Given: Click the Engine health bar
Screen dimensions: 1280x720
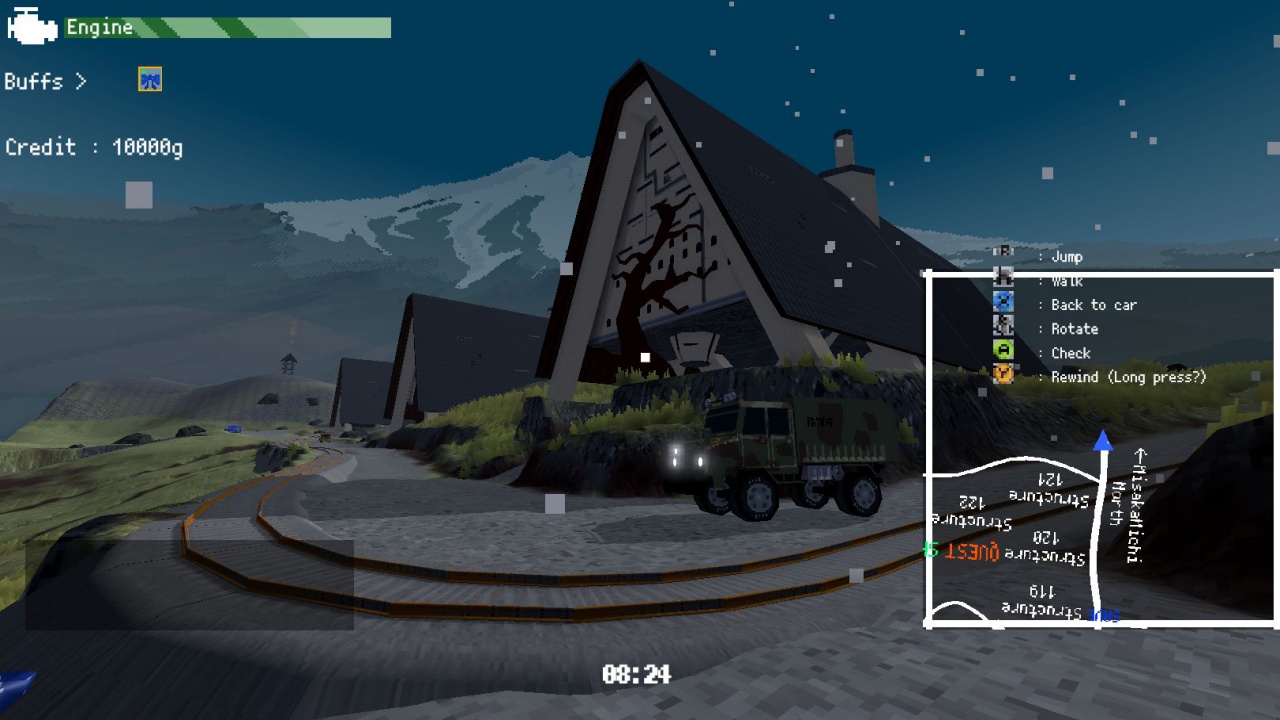Looking at the screenshot, I should tap(230, 25).
